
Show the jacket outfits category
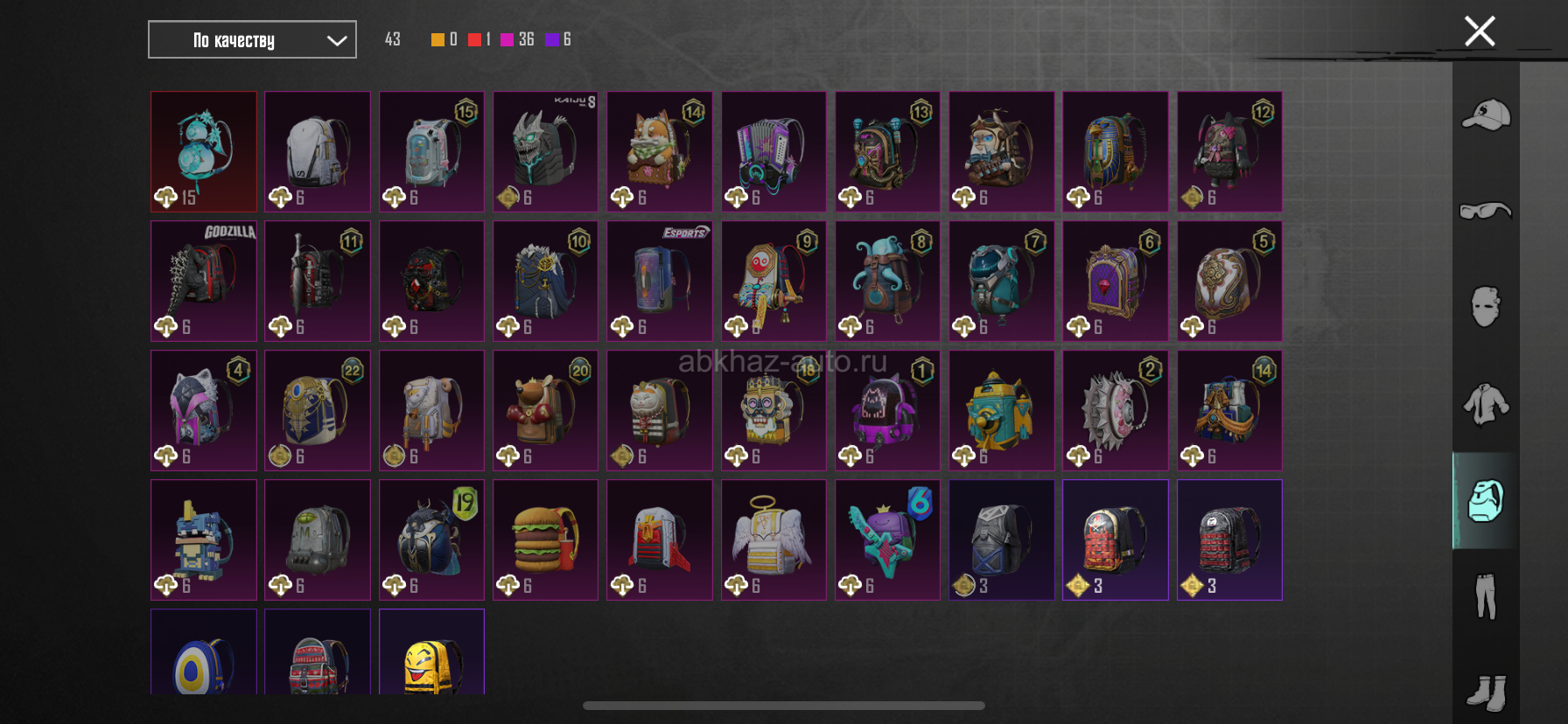(x=1486, y=404)
